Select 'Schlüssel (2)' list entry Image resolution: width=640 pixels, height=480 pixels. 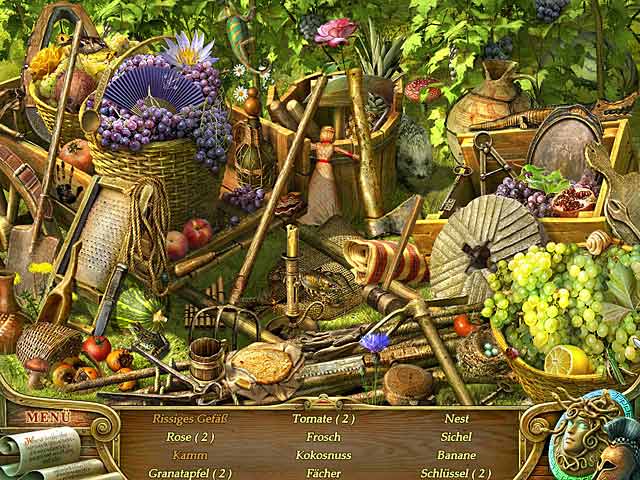click(456, 473)
